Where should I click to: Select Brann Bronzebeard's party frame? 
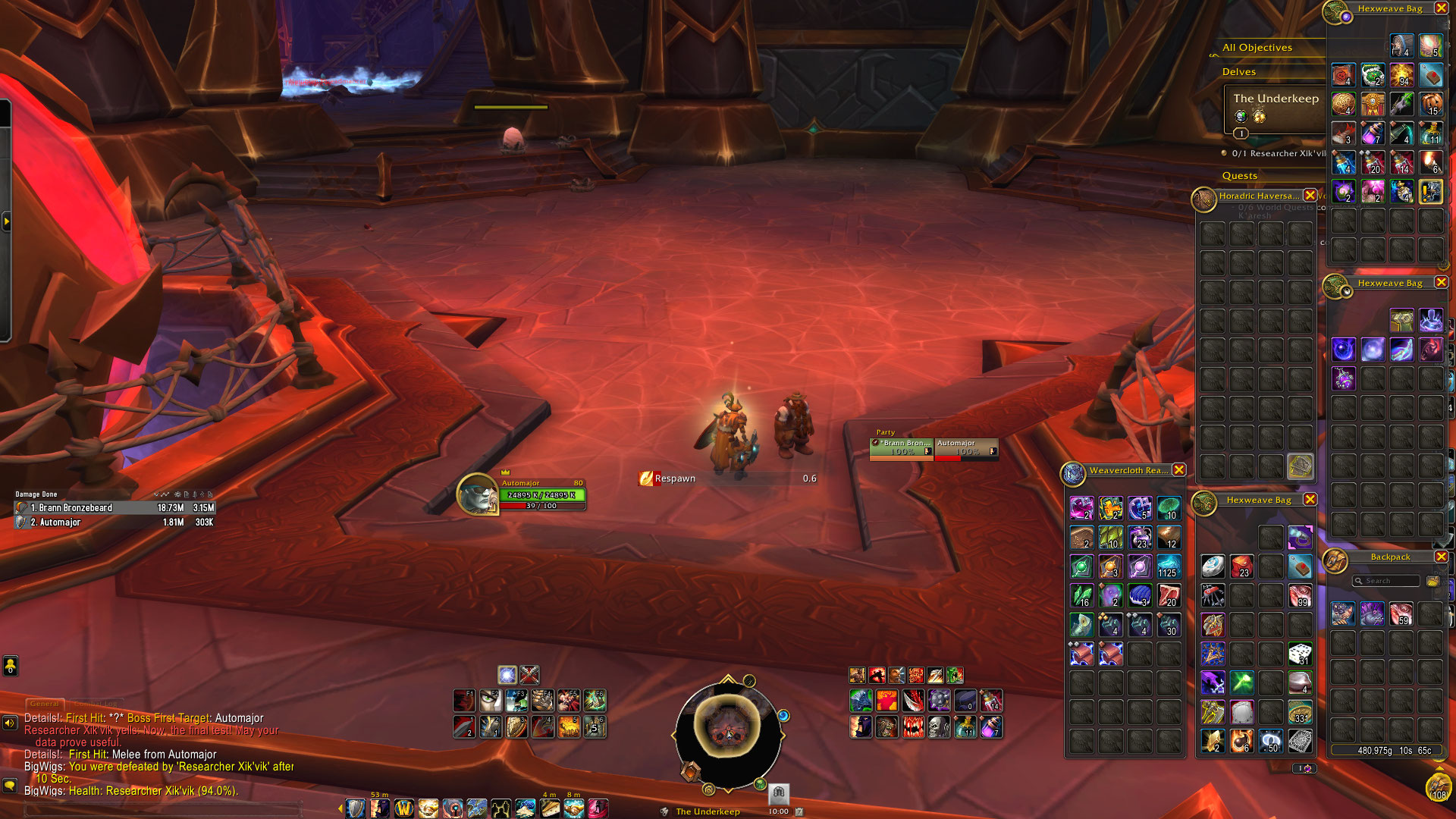pos(901,448)
